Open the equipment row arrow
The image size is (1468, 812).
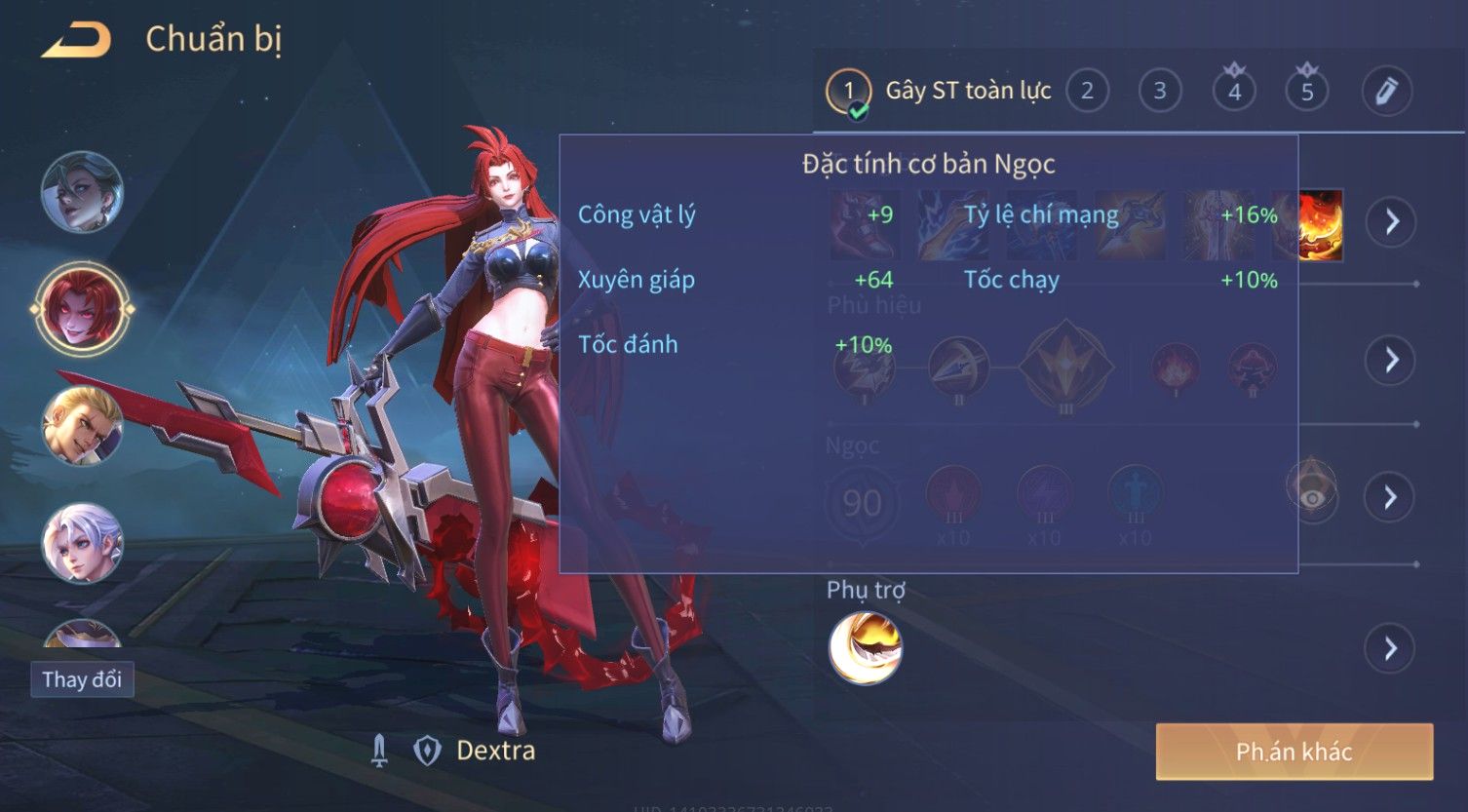click(x=1391, y=222)
